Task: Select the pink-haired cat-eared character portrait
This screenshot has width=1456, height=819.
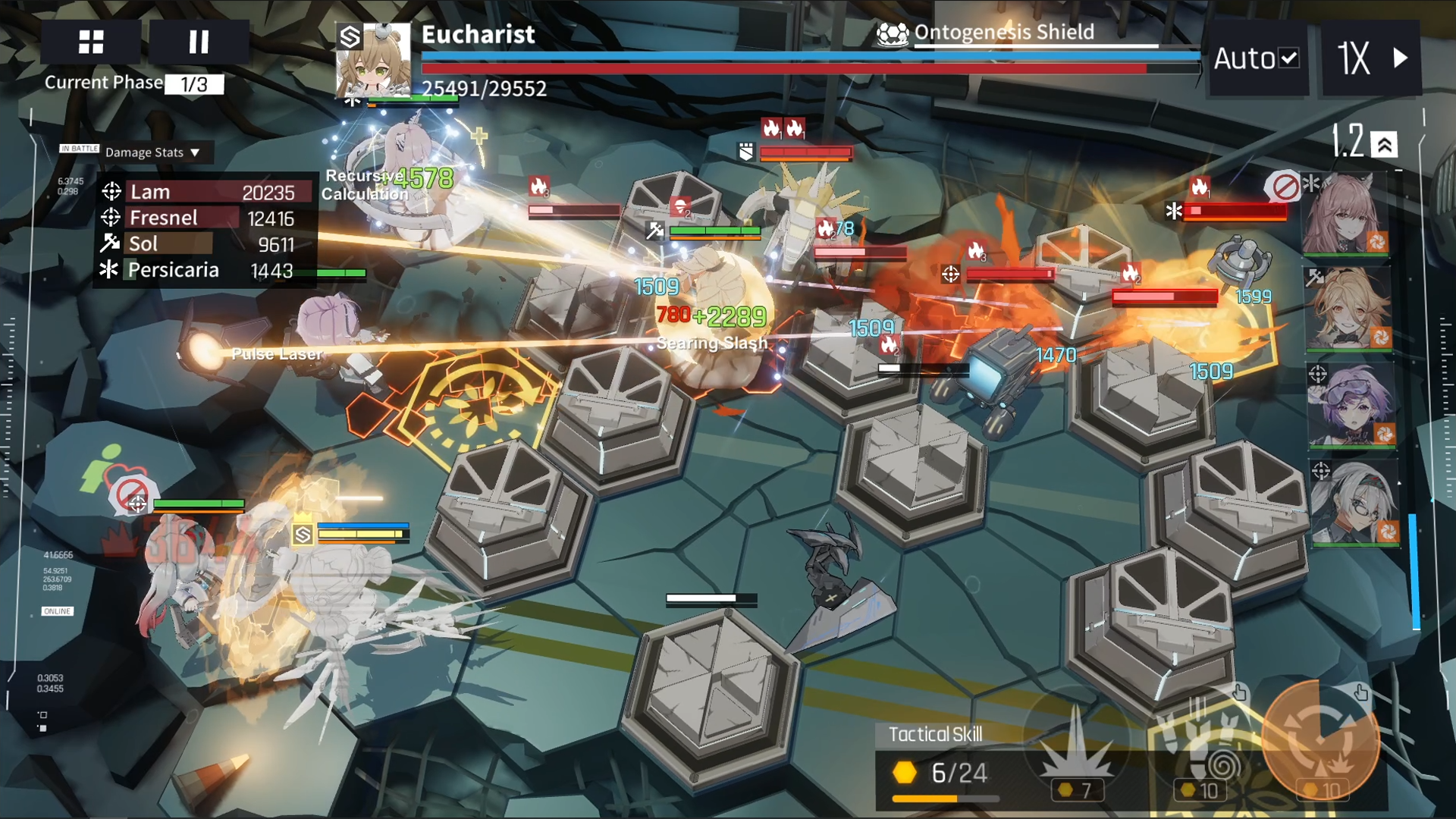Action: (x=1347, y=214)
